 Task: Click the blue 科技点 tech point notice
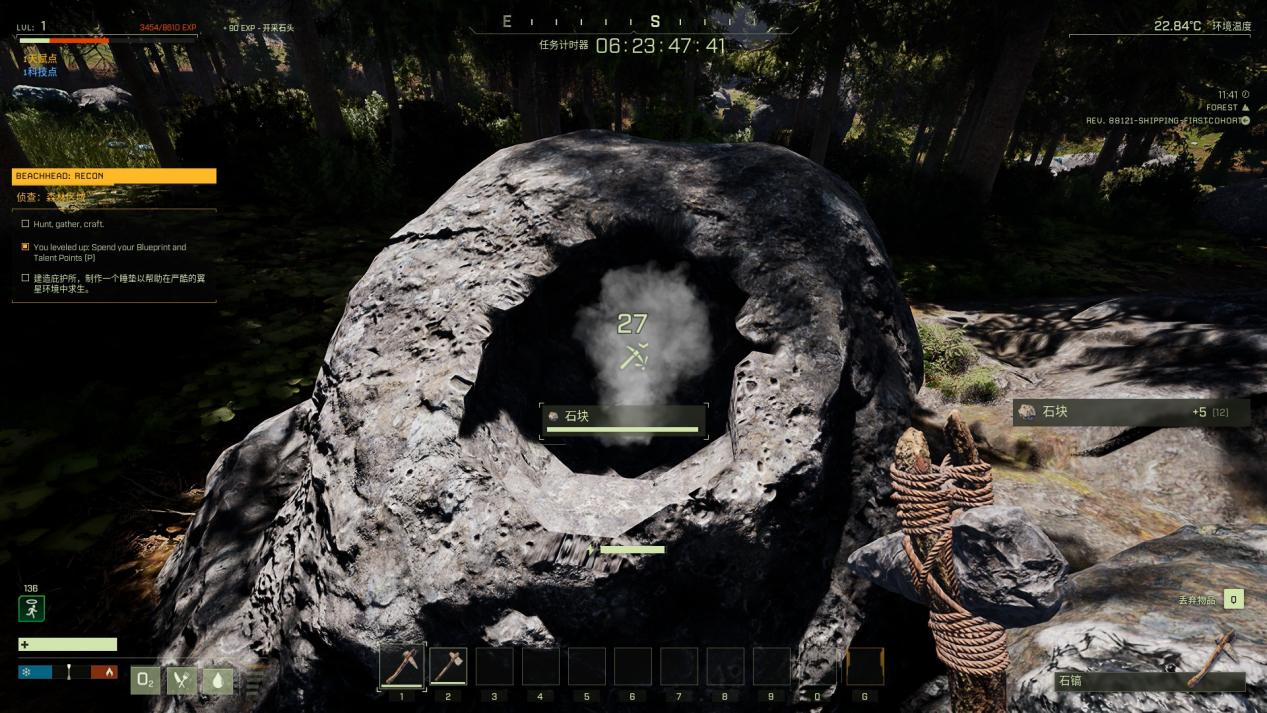[40, 72]
